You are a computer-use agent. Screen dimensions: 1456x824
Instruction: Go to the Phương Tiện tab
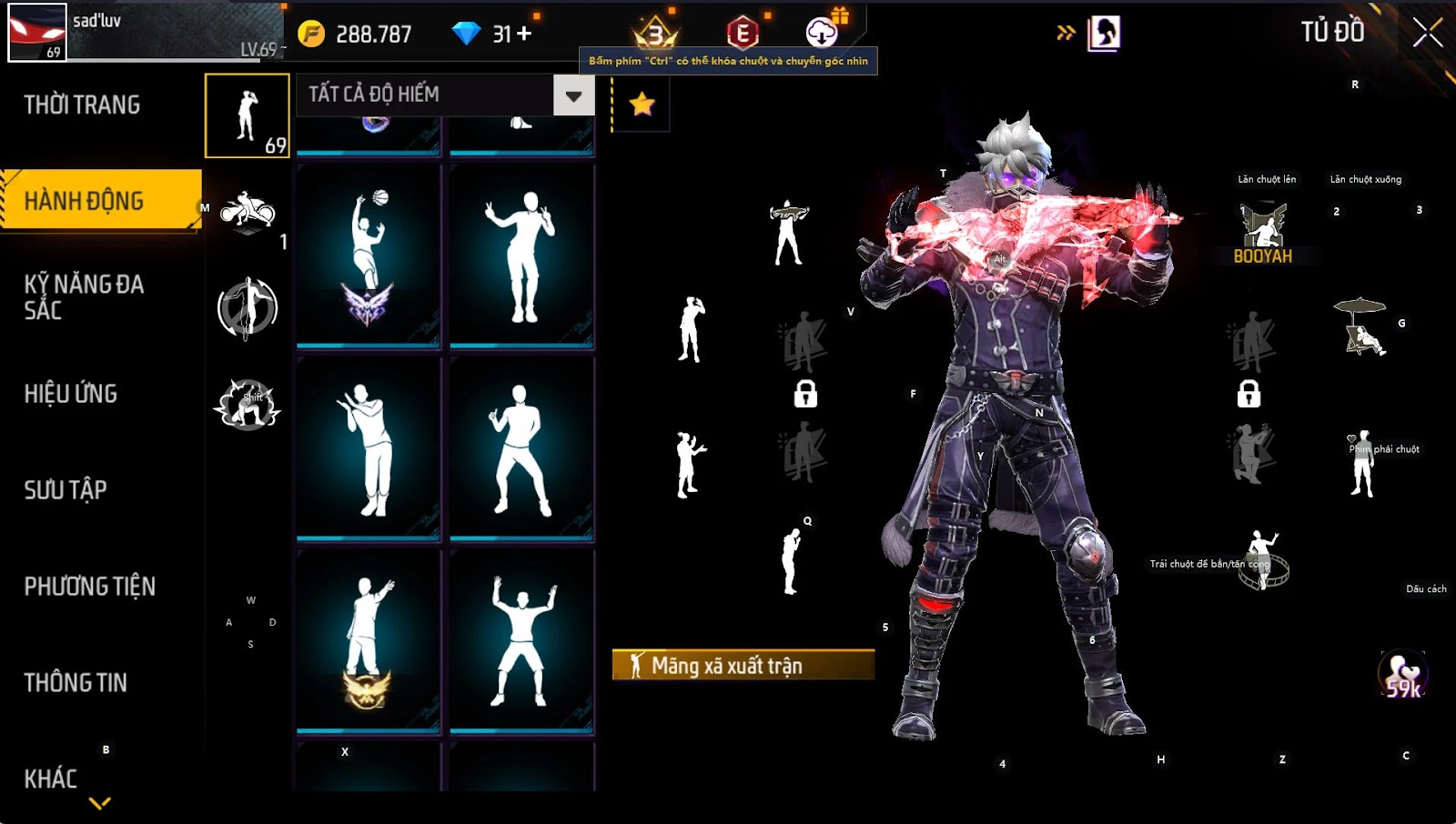[89, 587]
